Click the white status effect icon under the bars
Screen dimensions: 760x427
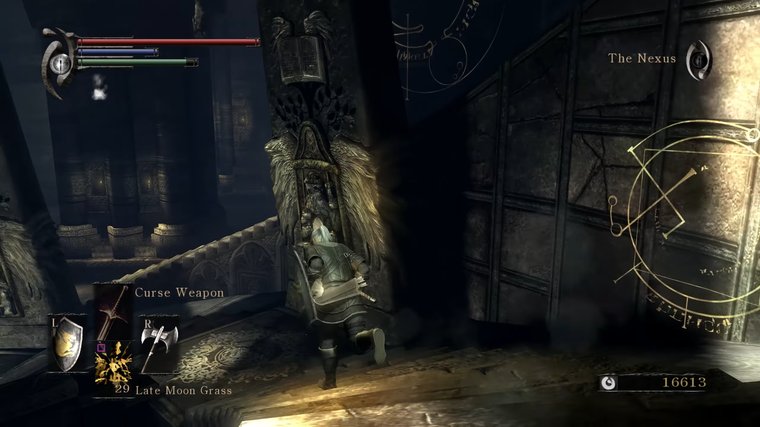[x=99, y=87]
